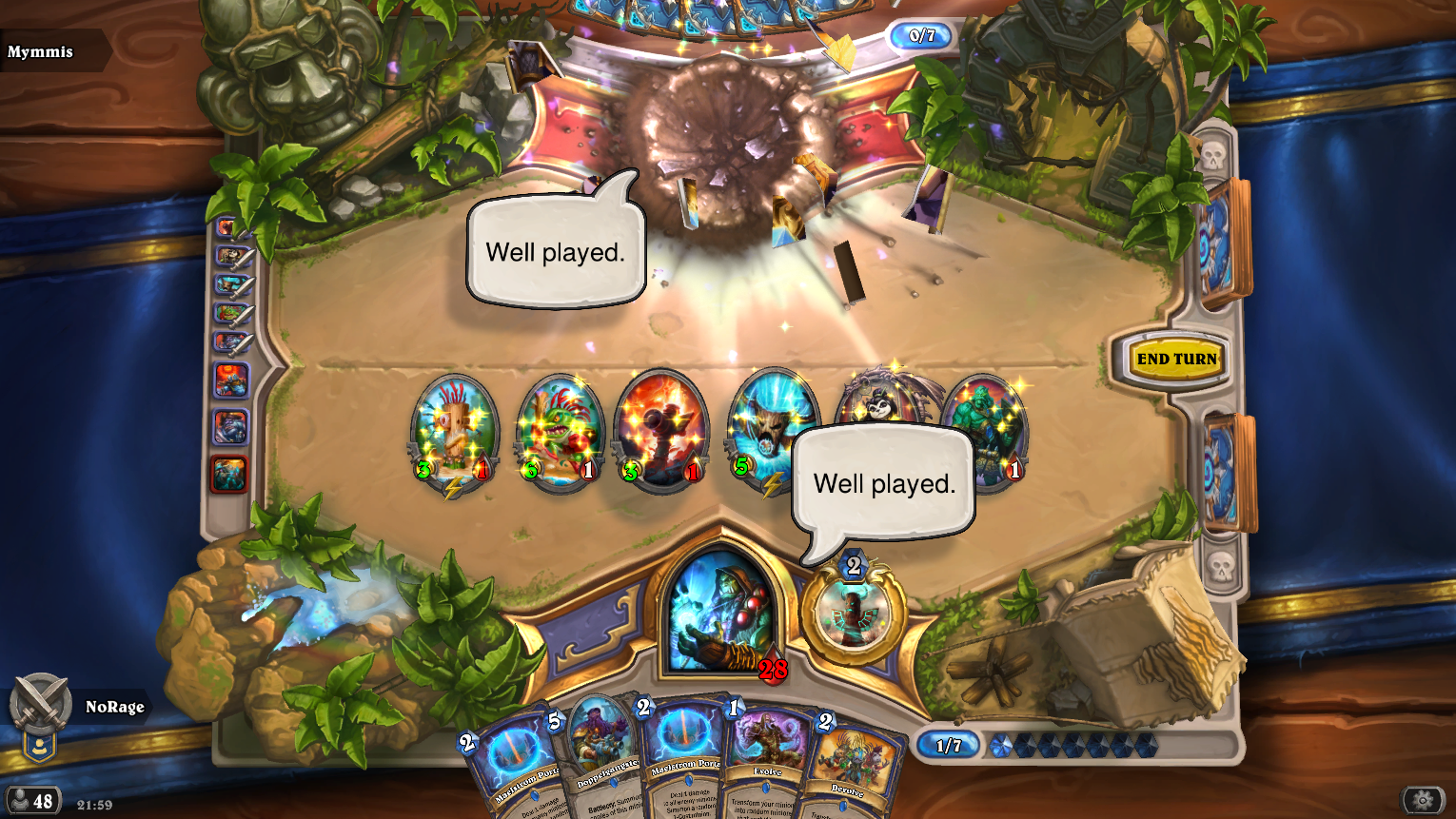This screenshot has width=1456, height=819.
Task: Select the green murloc minion with 6 attack
Action: point(560,431)
